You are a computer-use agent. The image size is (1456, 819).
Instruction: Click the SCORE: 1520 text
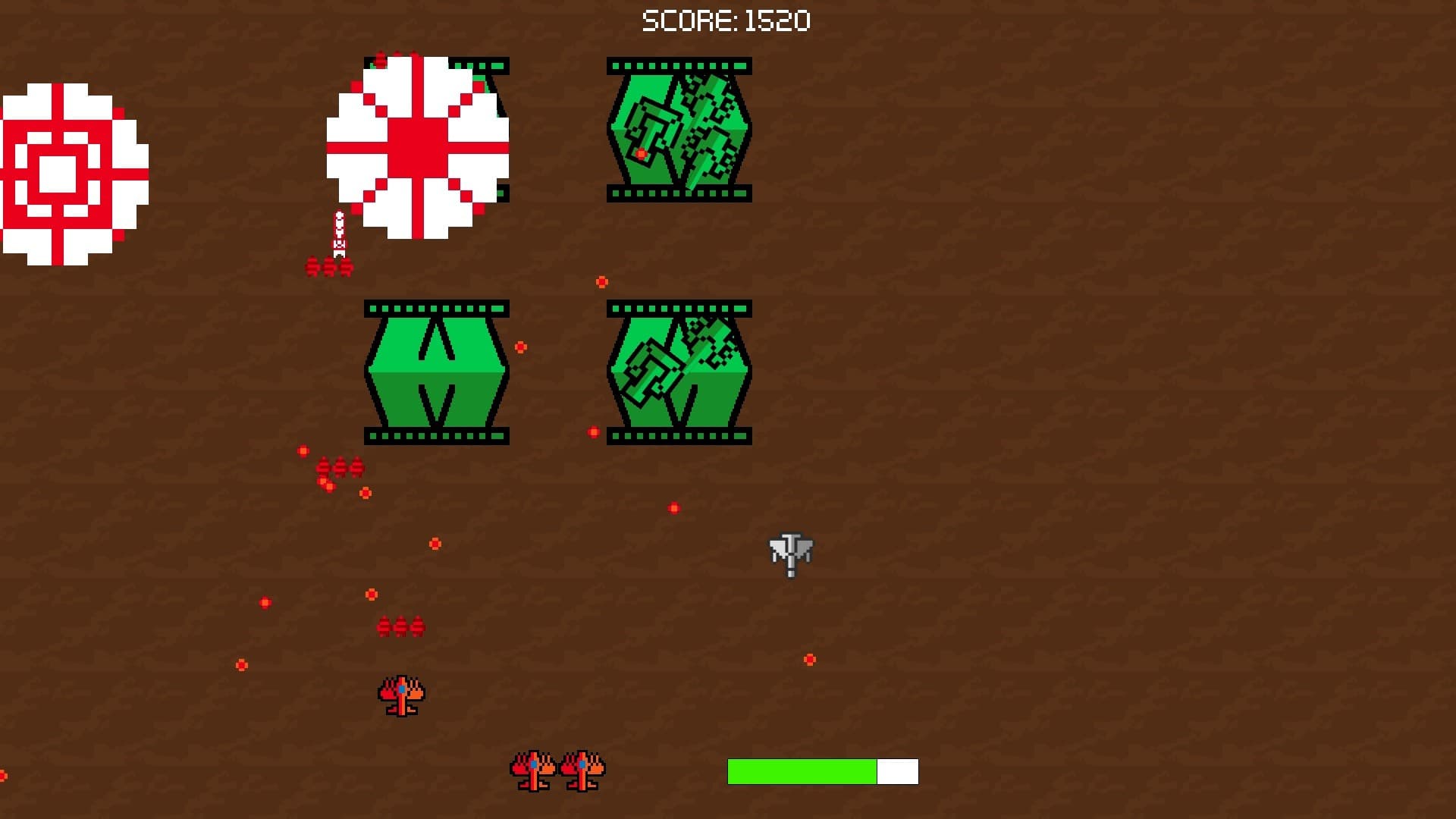pos(726,20)
